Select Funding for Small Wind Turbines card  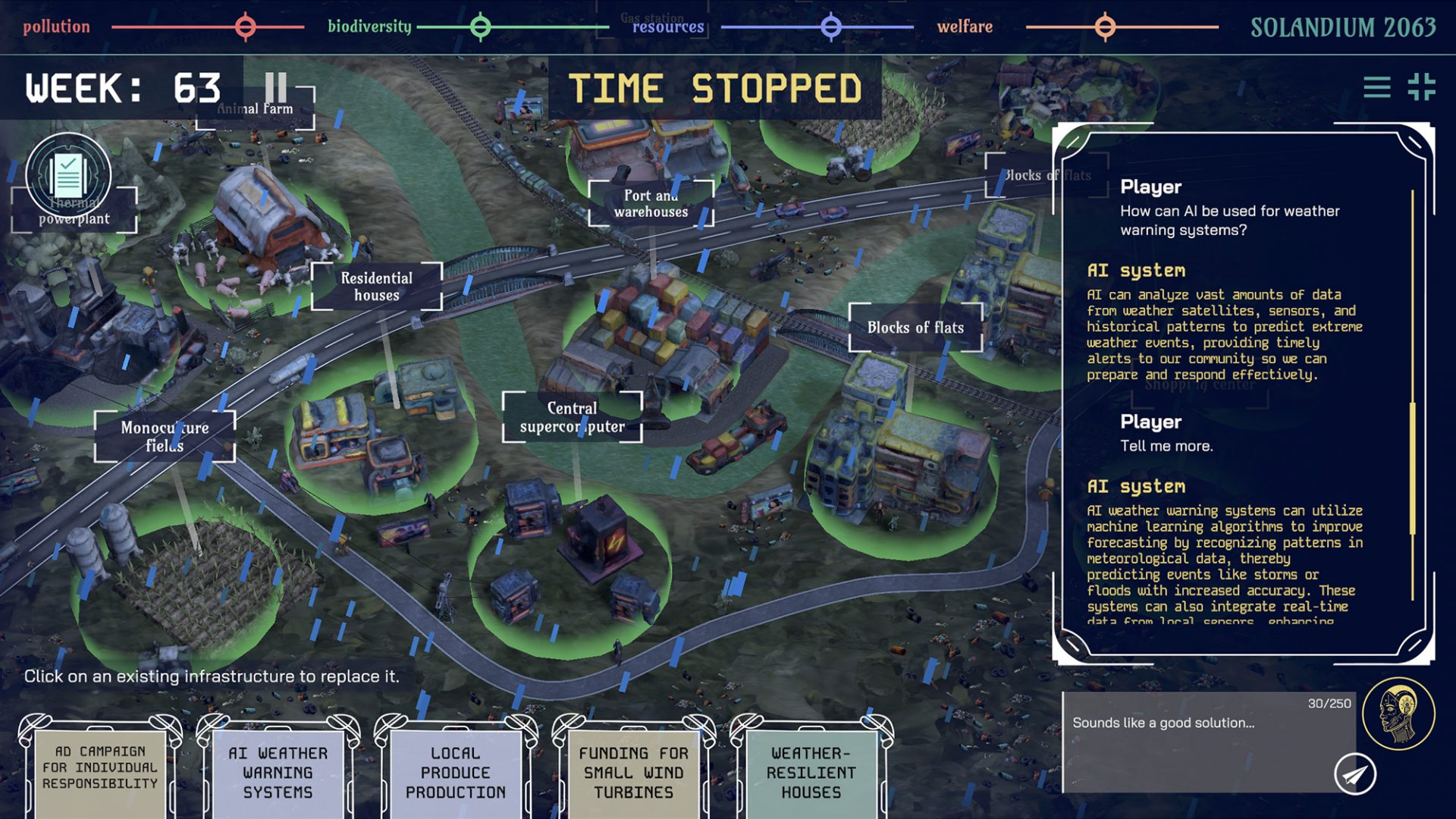point(633,772)
